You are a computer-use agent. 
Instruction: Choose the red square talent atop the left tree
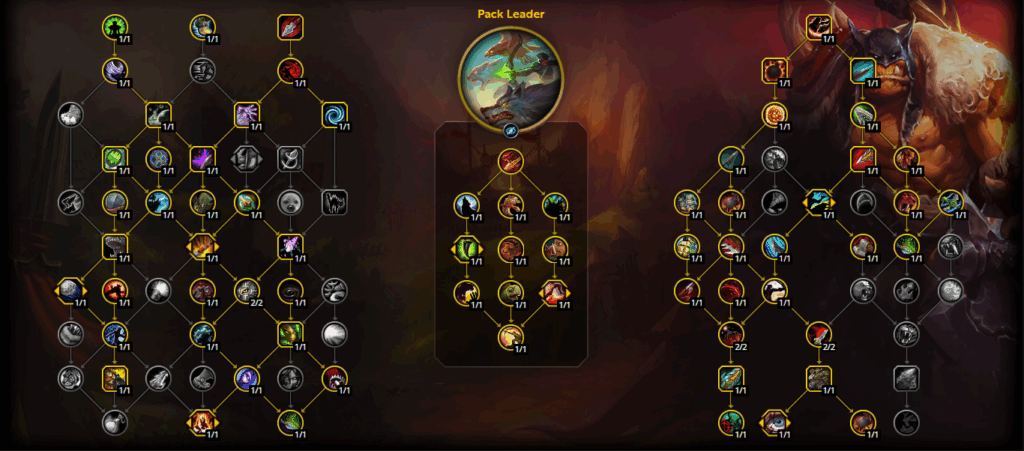pyautogui.click(x=290, y=26)
